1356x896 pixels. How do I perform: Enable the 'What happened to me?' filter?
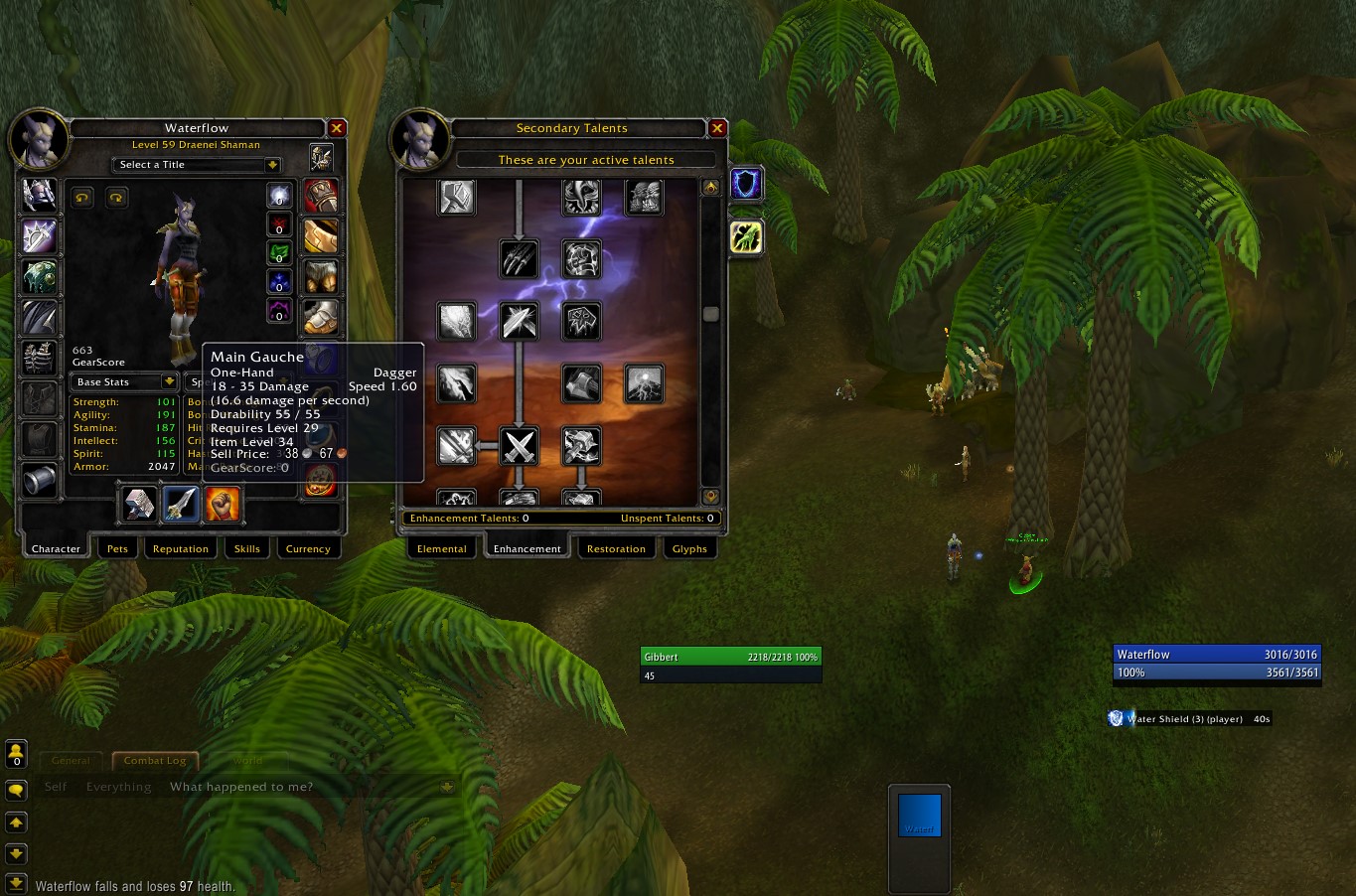[241, 786]
